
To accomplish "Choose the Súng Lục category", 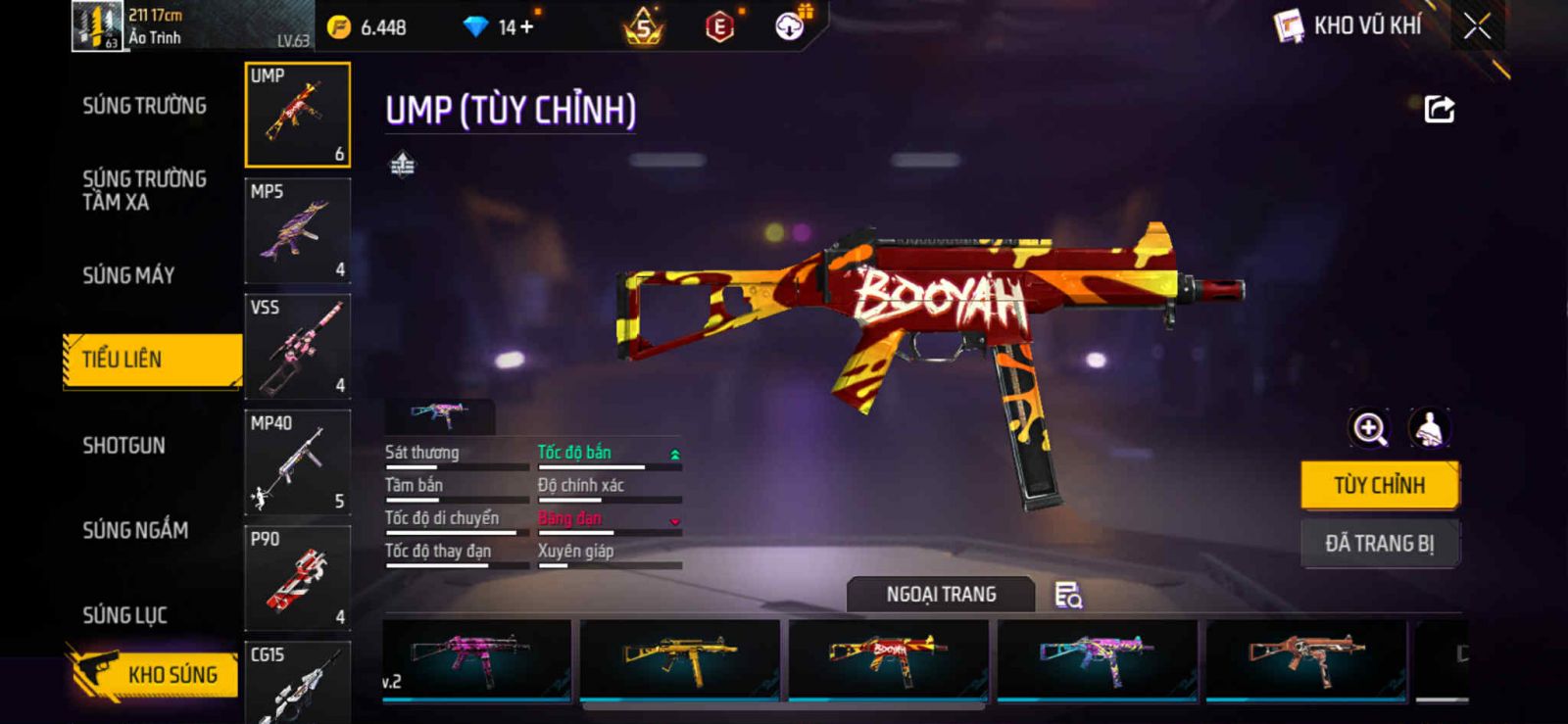I will [x=124, y=615].
